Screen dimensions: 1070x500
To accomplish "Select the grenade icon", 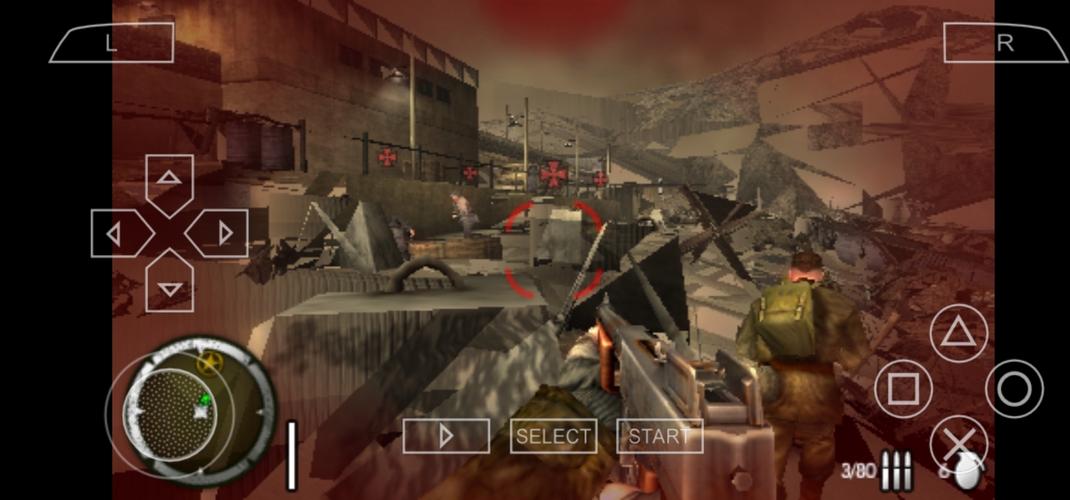I will coord(967,473).
